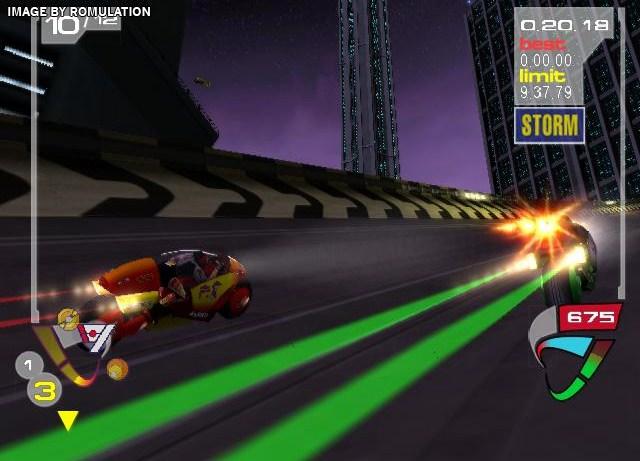Click the V-shaped shield emblem icon
The image size is (640, 461).
93,338
